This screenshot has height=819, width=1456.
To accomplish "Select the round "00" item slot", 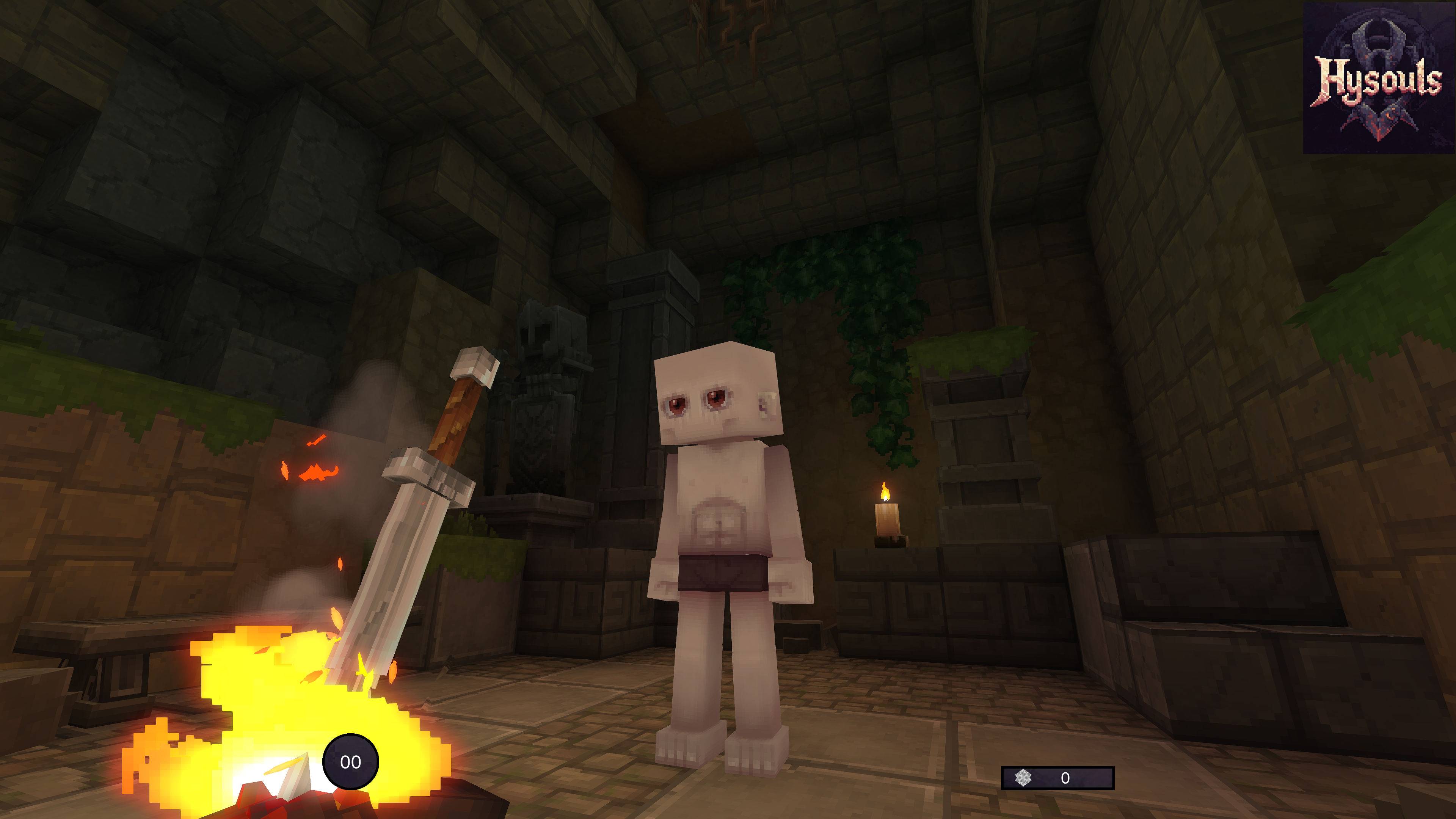I will (x=350, y=761).
